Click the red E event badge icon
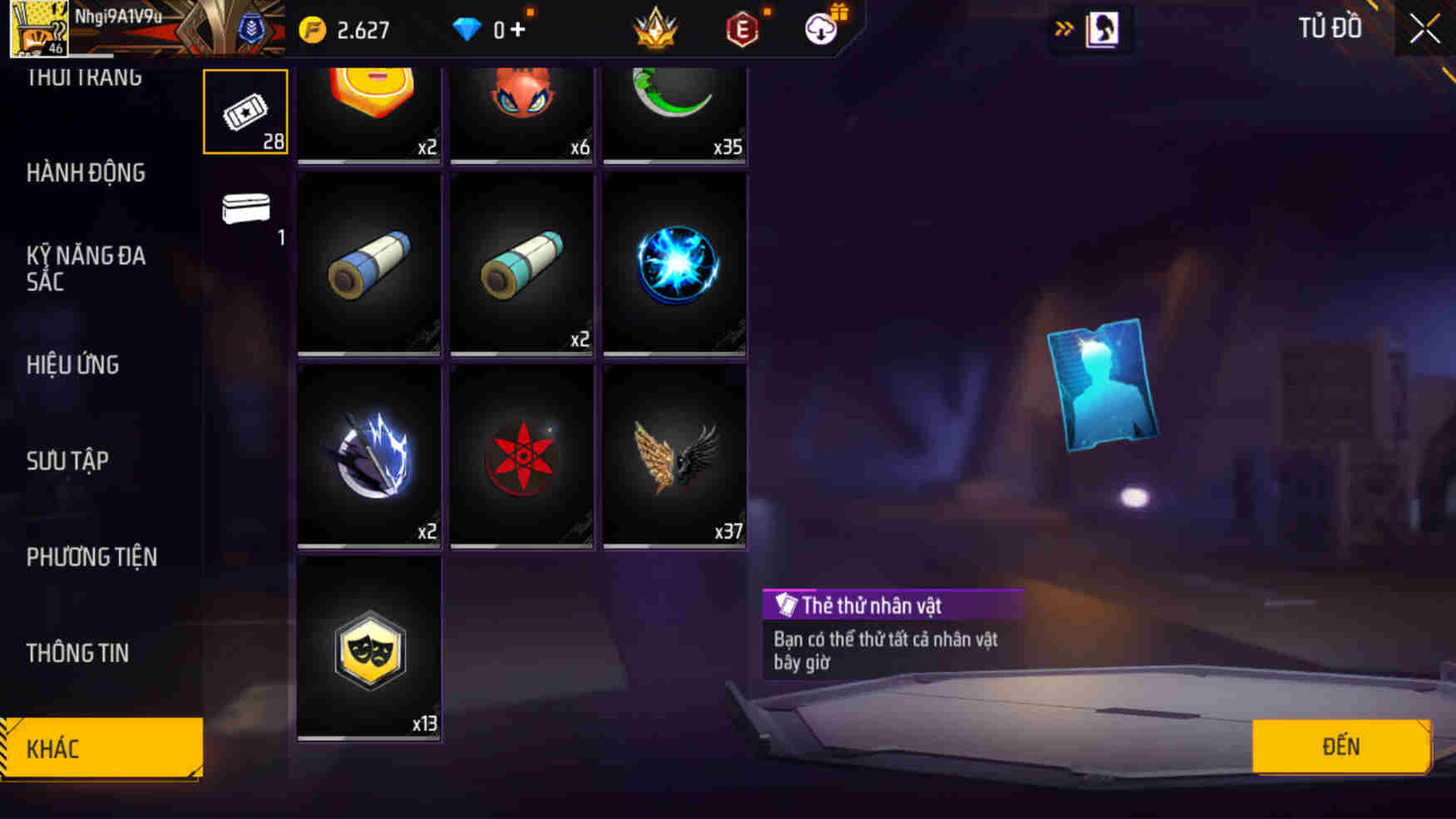 click(743, 27)
